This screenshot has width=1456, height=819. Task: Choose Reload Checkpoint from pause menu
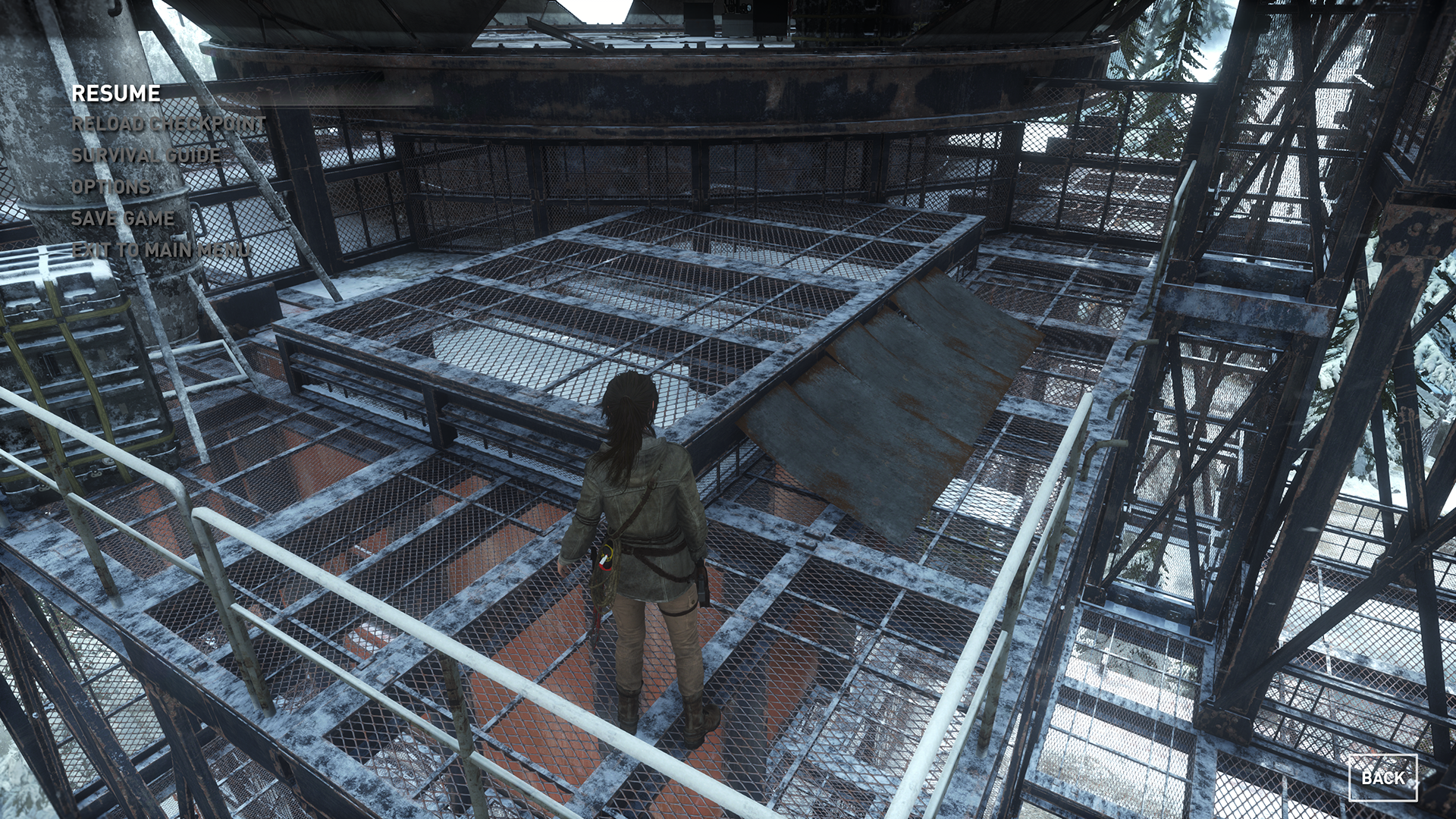pyautogui.click(x=168, y=124)
